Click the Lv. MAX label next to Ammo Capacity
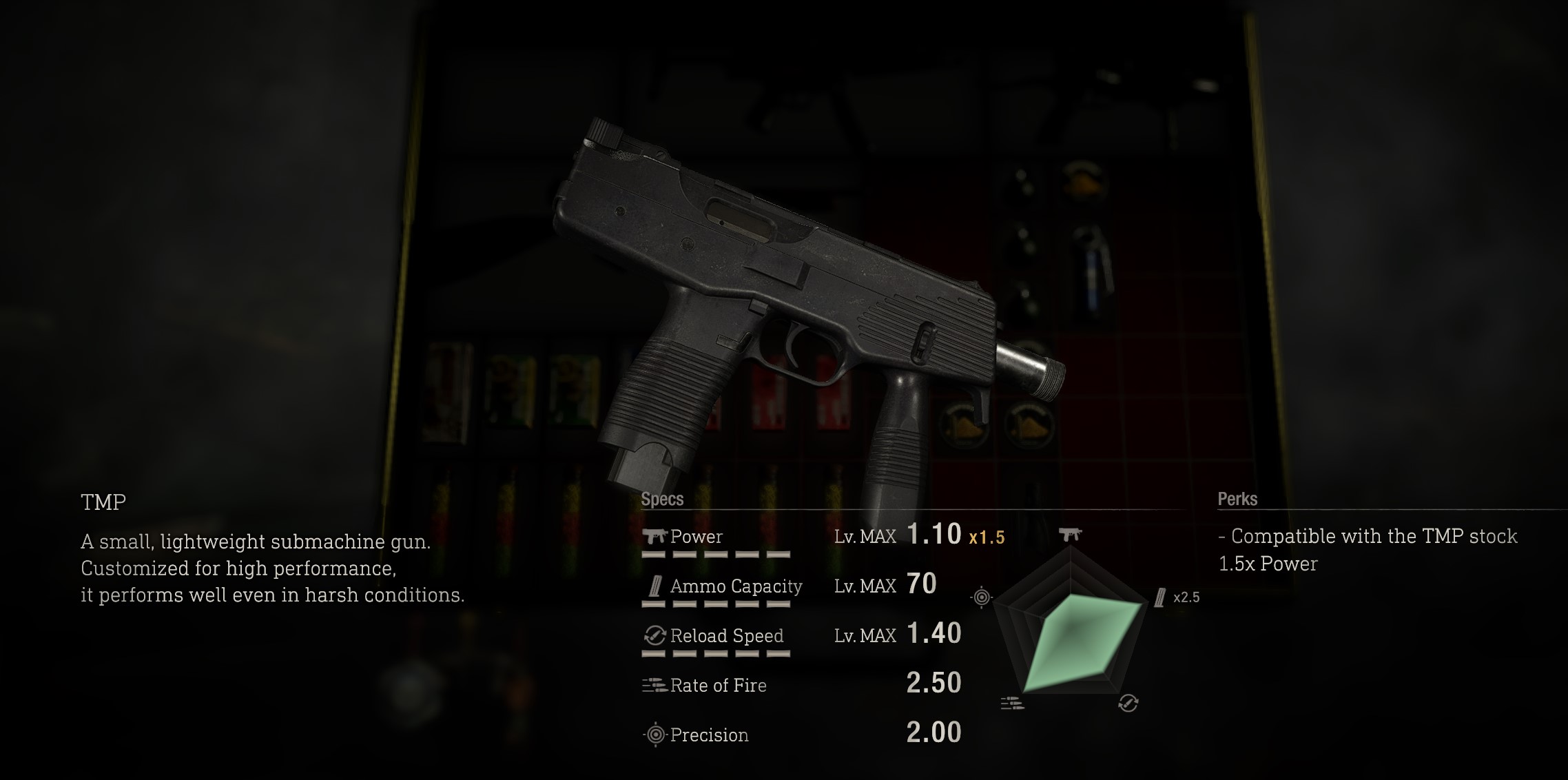The image size is (1568, 780). pos(865,586)
